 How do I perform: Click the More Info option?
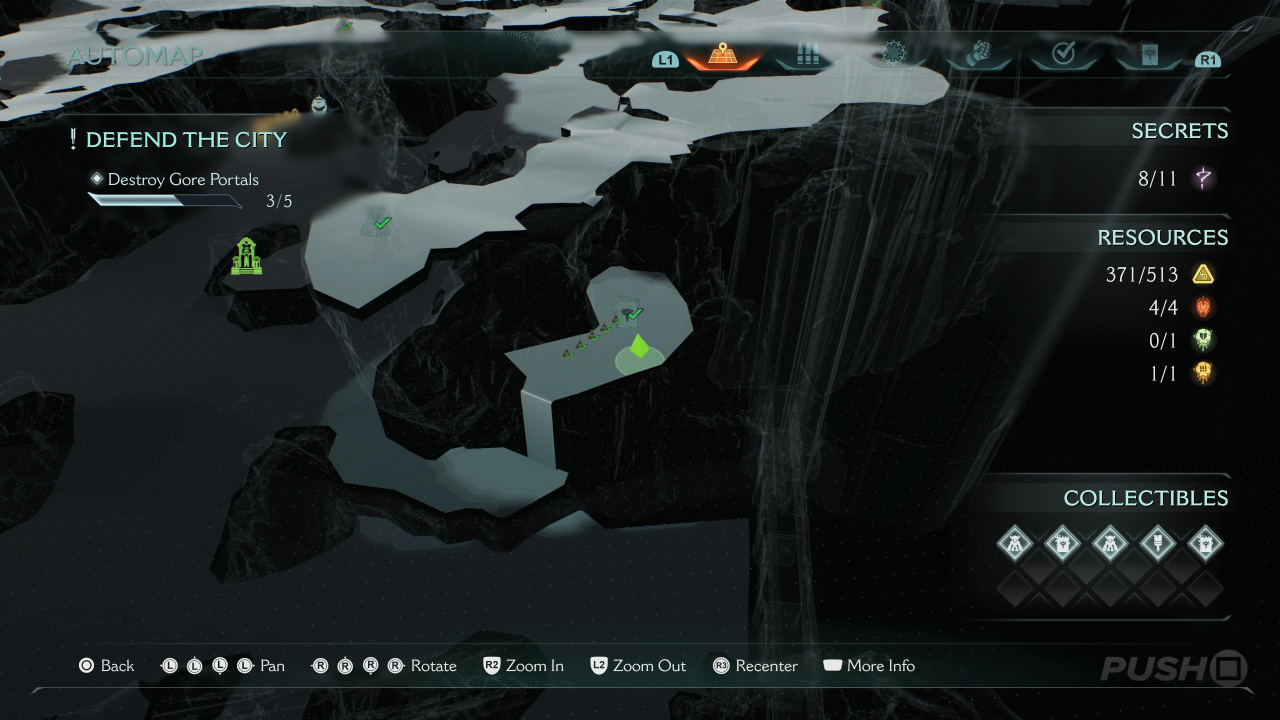(868, 666)
